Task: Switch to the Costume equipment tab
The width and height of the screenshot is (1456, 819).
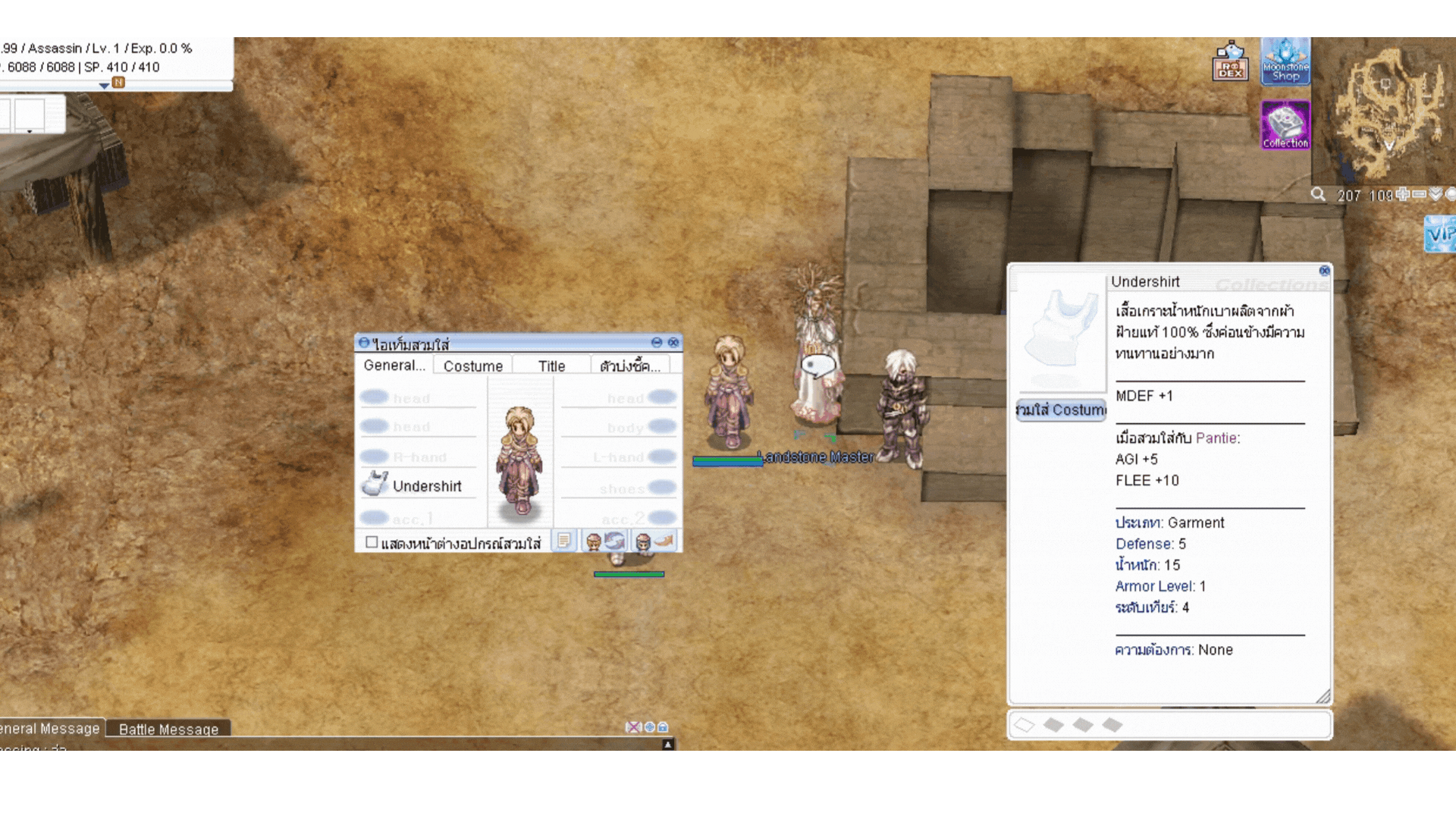Action: click(x=473, y=366)
